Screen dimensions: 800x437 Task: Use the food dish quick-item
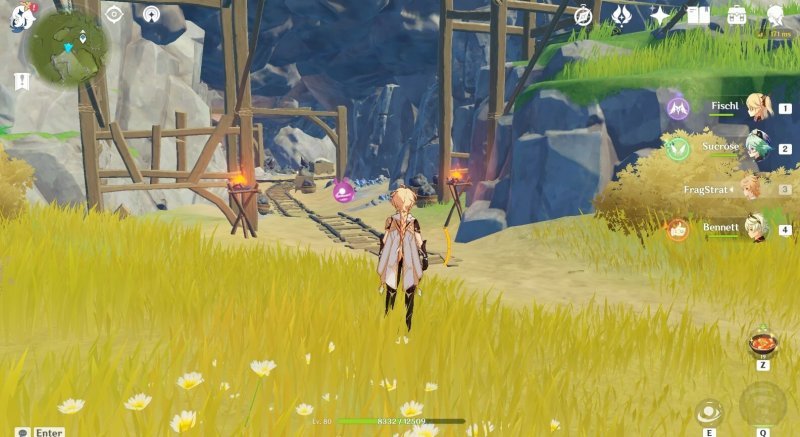762,343
